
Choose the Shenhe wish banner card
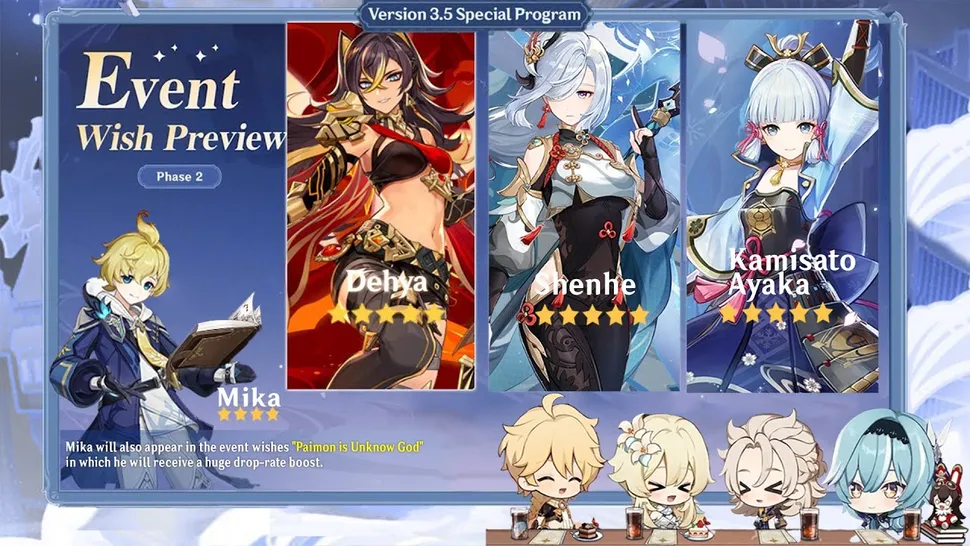pos(584,205)
